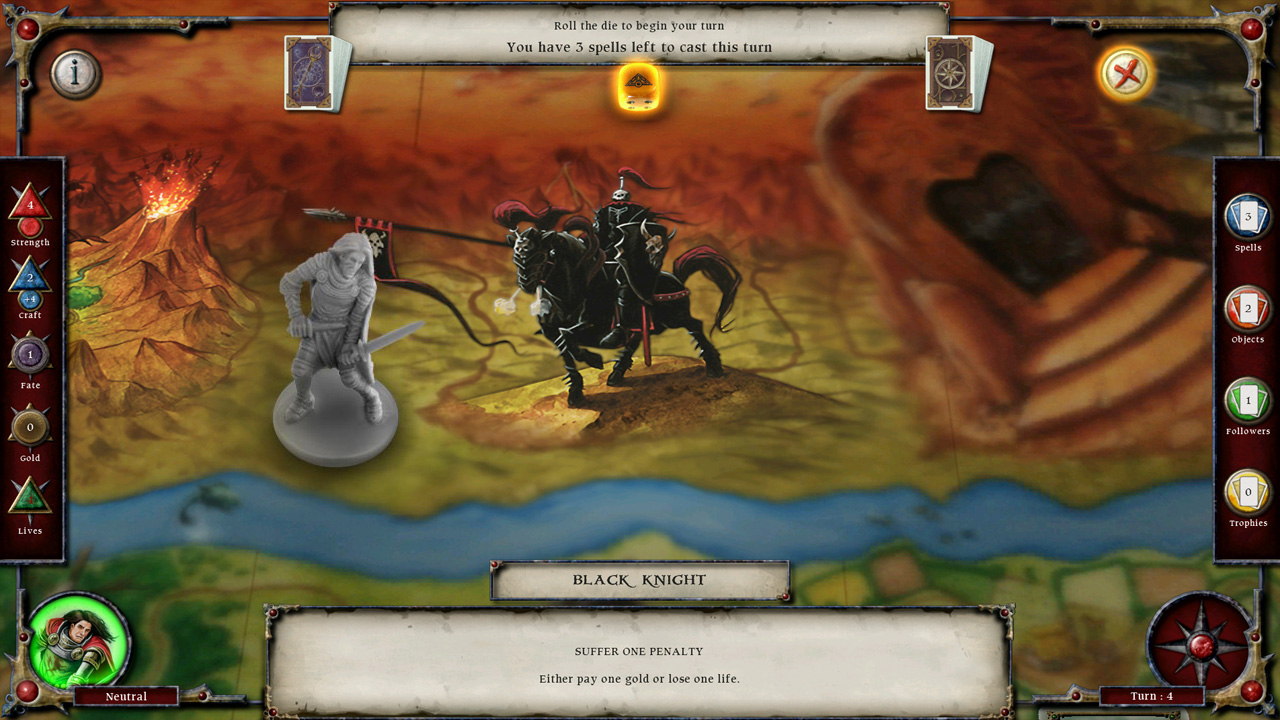This screenshot has height=720, width=1280.
Task: Click the Gold coin counter icon
Action: [30, 427]
